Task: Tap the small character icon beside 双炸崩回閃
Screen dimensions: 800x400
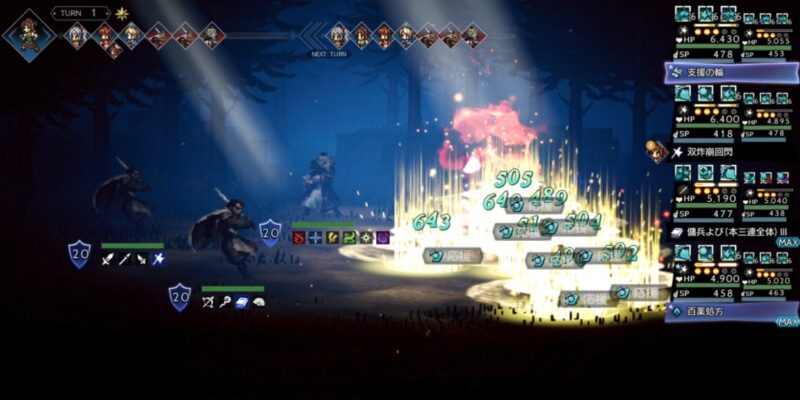Action: tap(656, 150)
